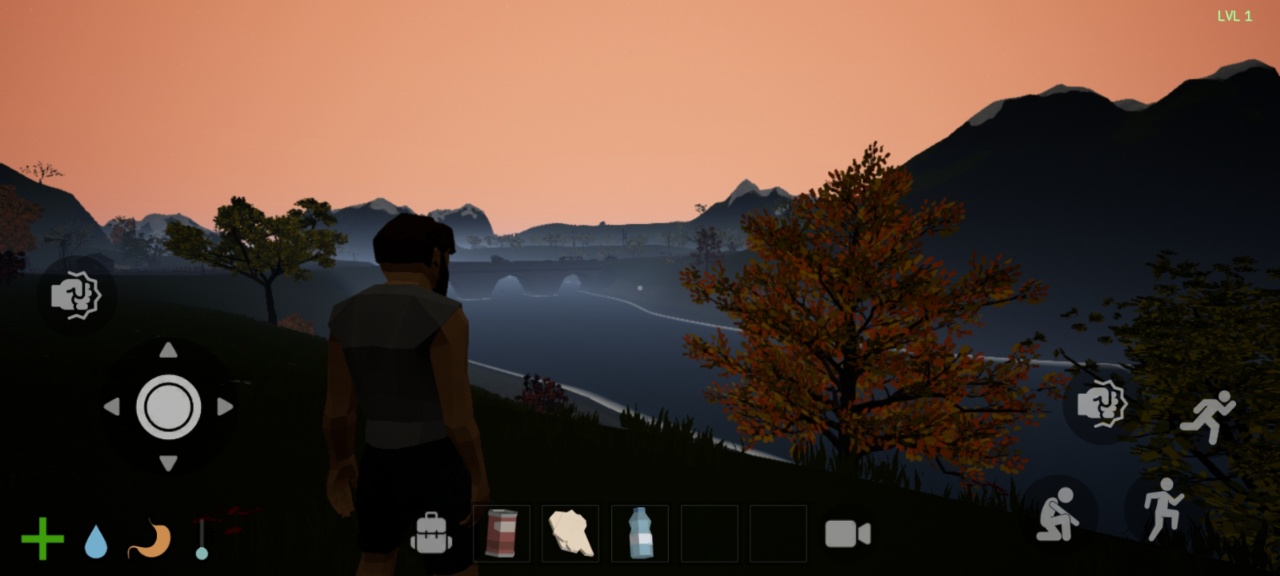
Task: Open the backpack inventory
Action: coord(431,533)
